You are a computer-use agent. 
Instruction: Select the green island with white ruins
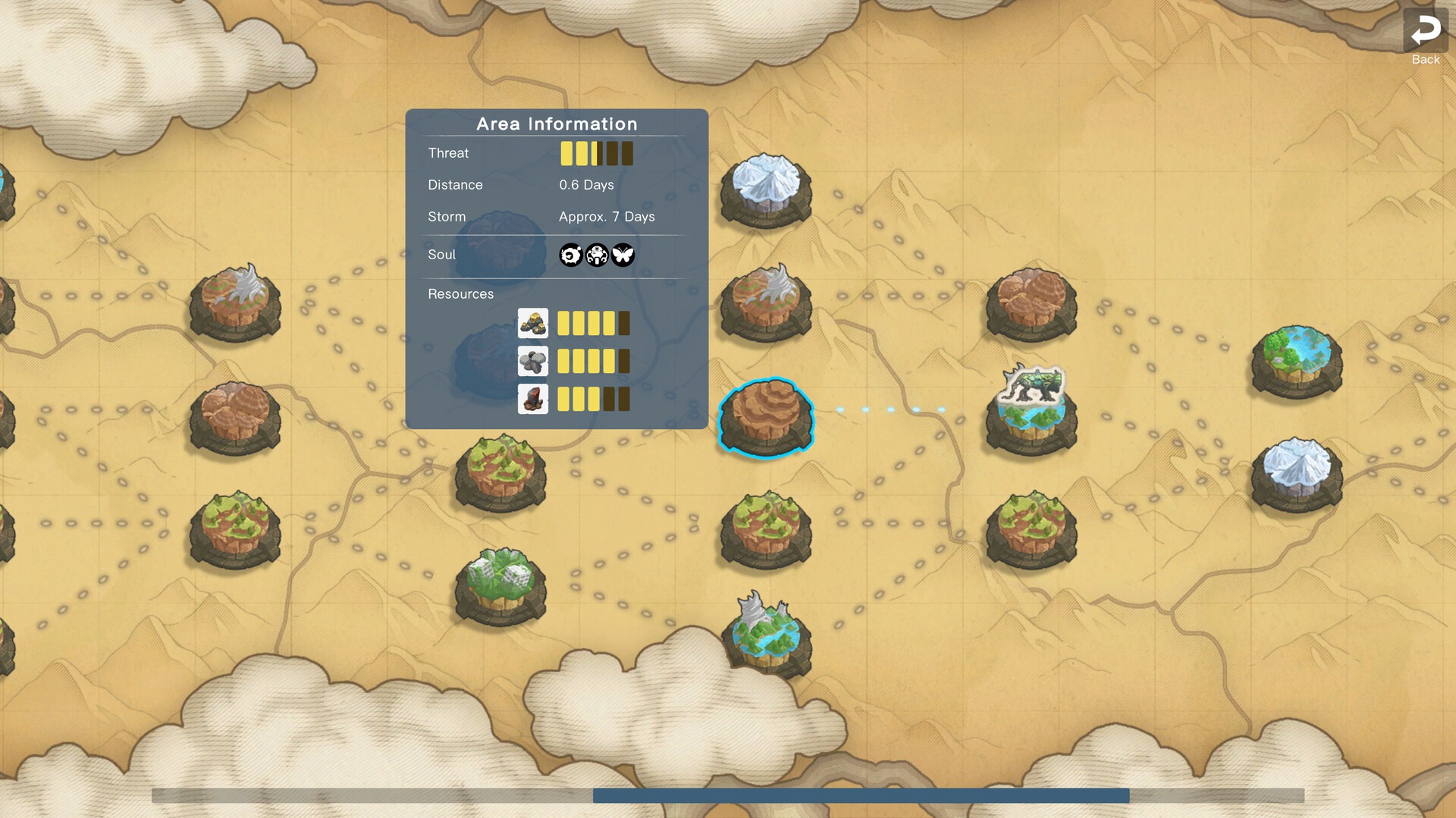500,585
